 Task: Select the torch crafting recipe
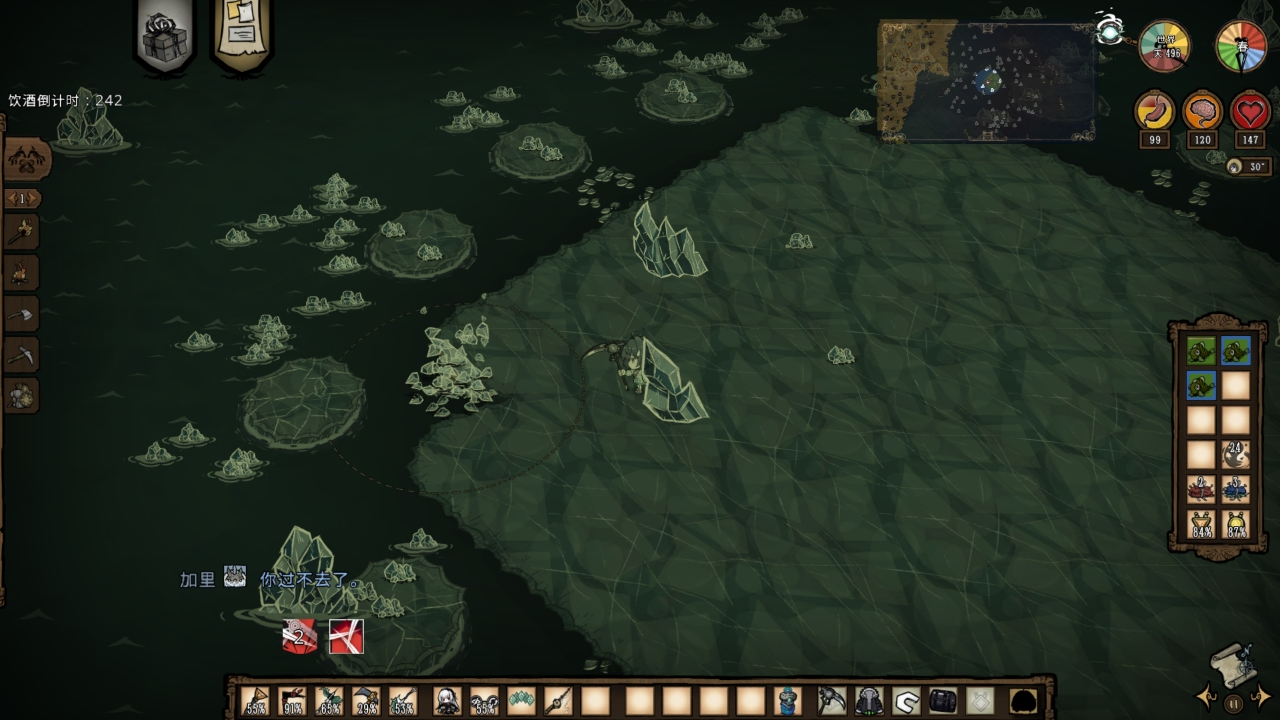tap(21, 231)
